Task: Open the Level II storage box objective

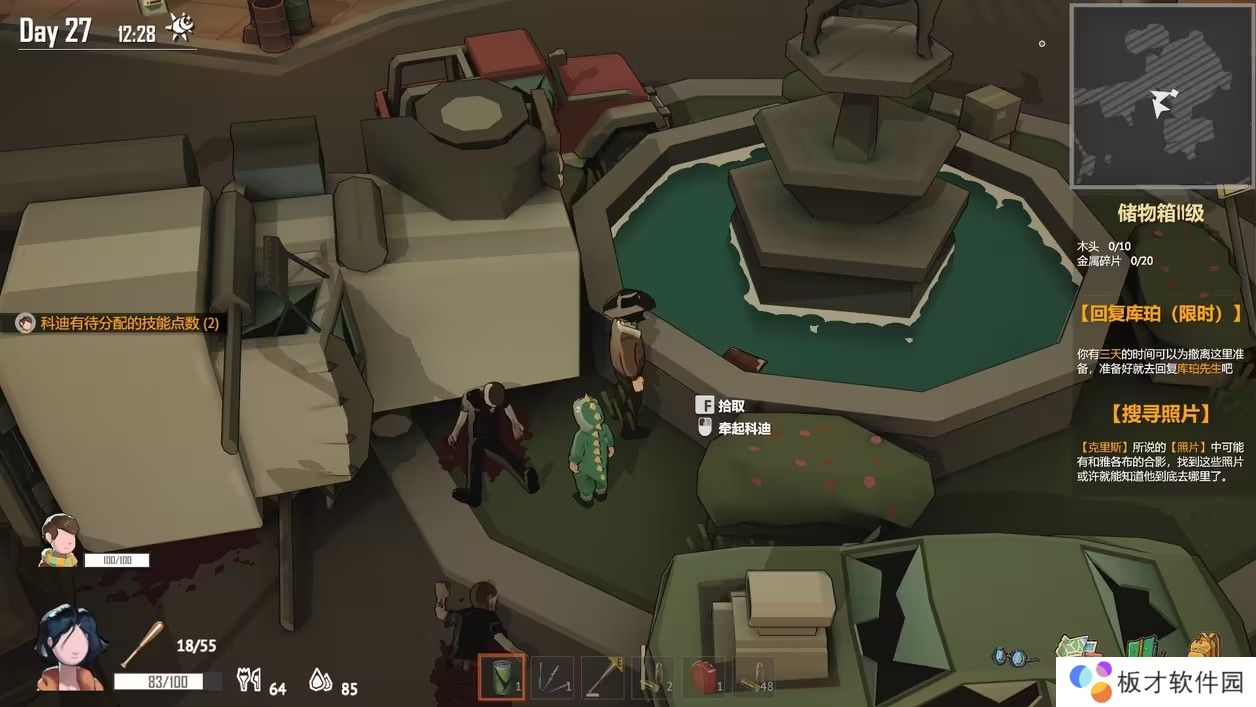Action: coord(1160,213)
